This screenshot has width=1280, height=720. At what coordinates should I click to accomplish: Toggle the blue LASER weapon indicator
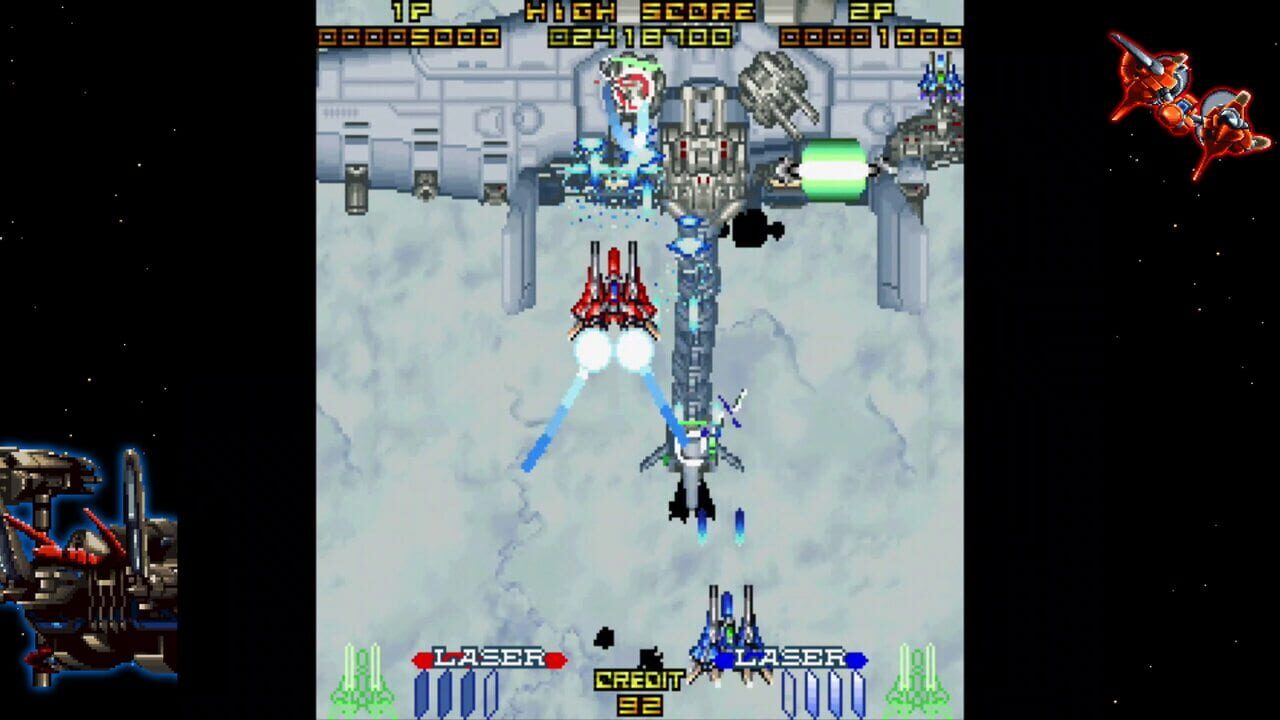790,657
